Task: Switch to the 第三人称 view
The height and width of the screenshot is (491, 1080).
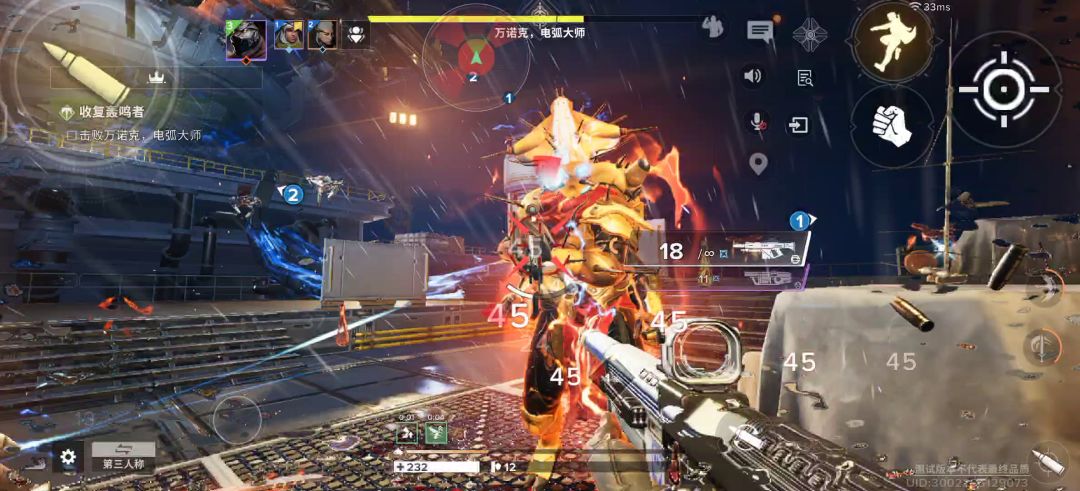Action: pyautogui.click(x=124, y=457)
